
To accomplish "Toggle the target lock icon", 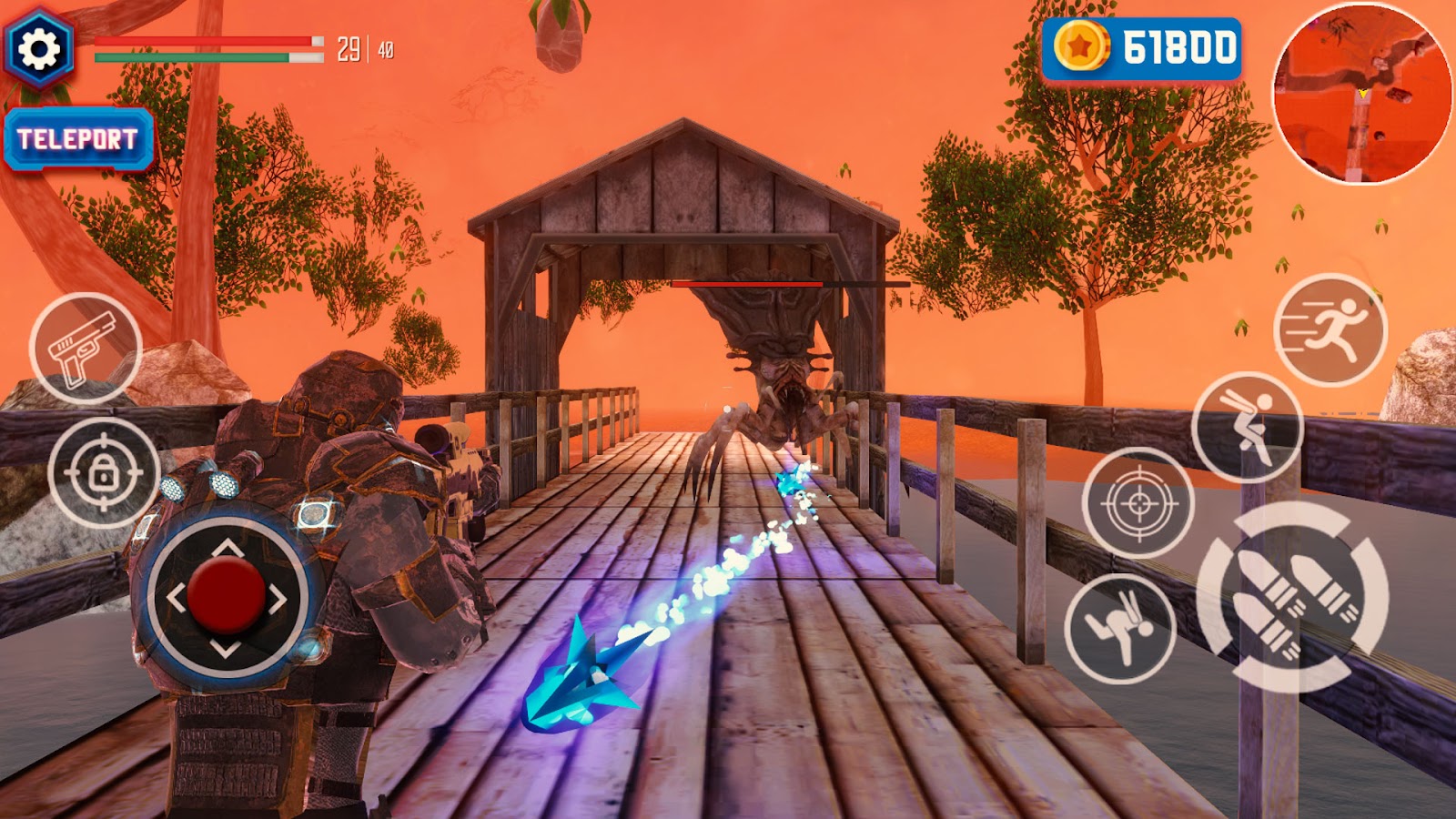I will (x=104, y=473).
